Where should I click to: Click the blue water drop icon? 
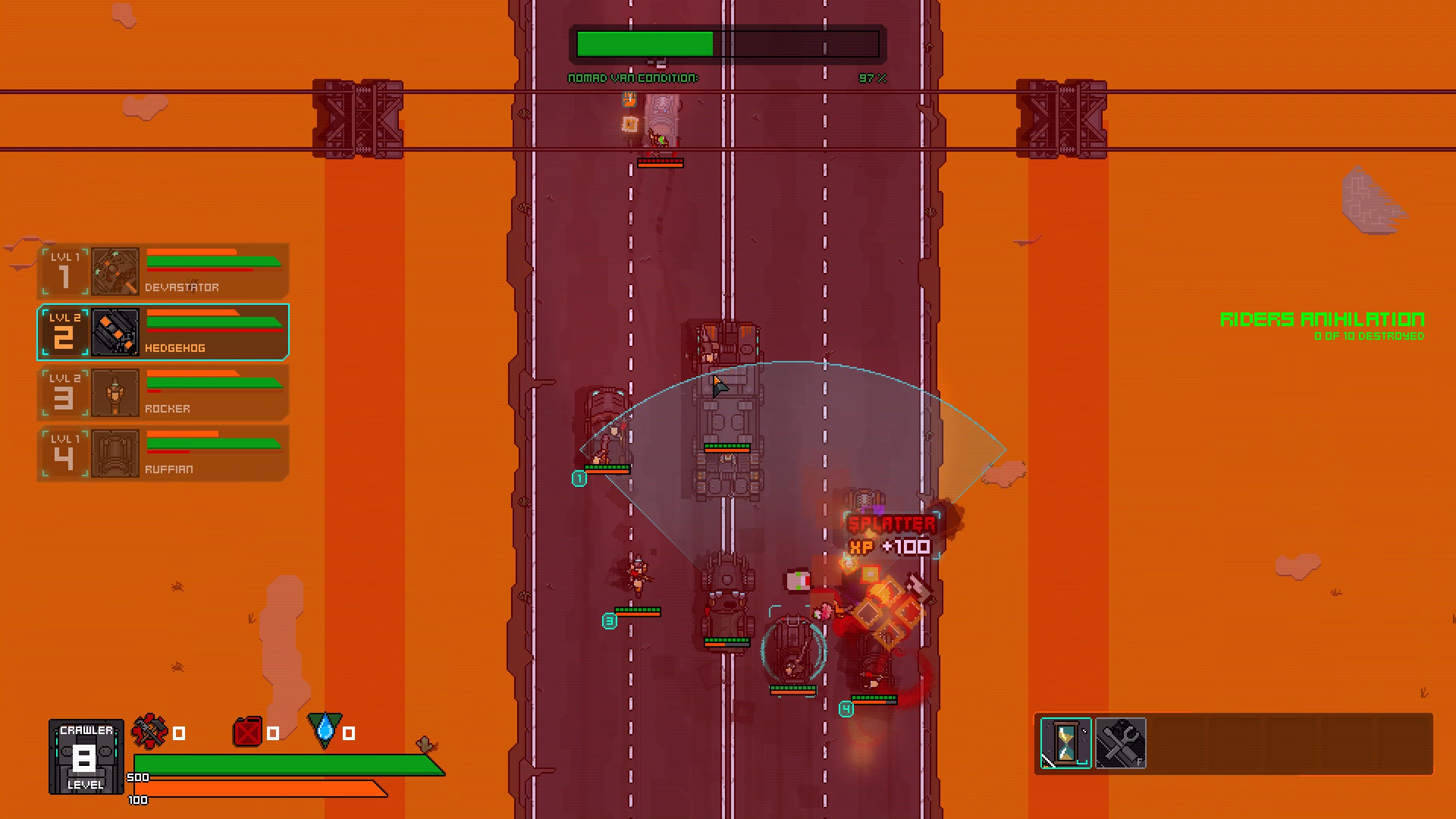[x=325, y=730]
